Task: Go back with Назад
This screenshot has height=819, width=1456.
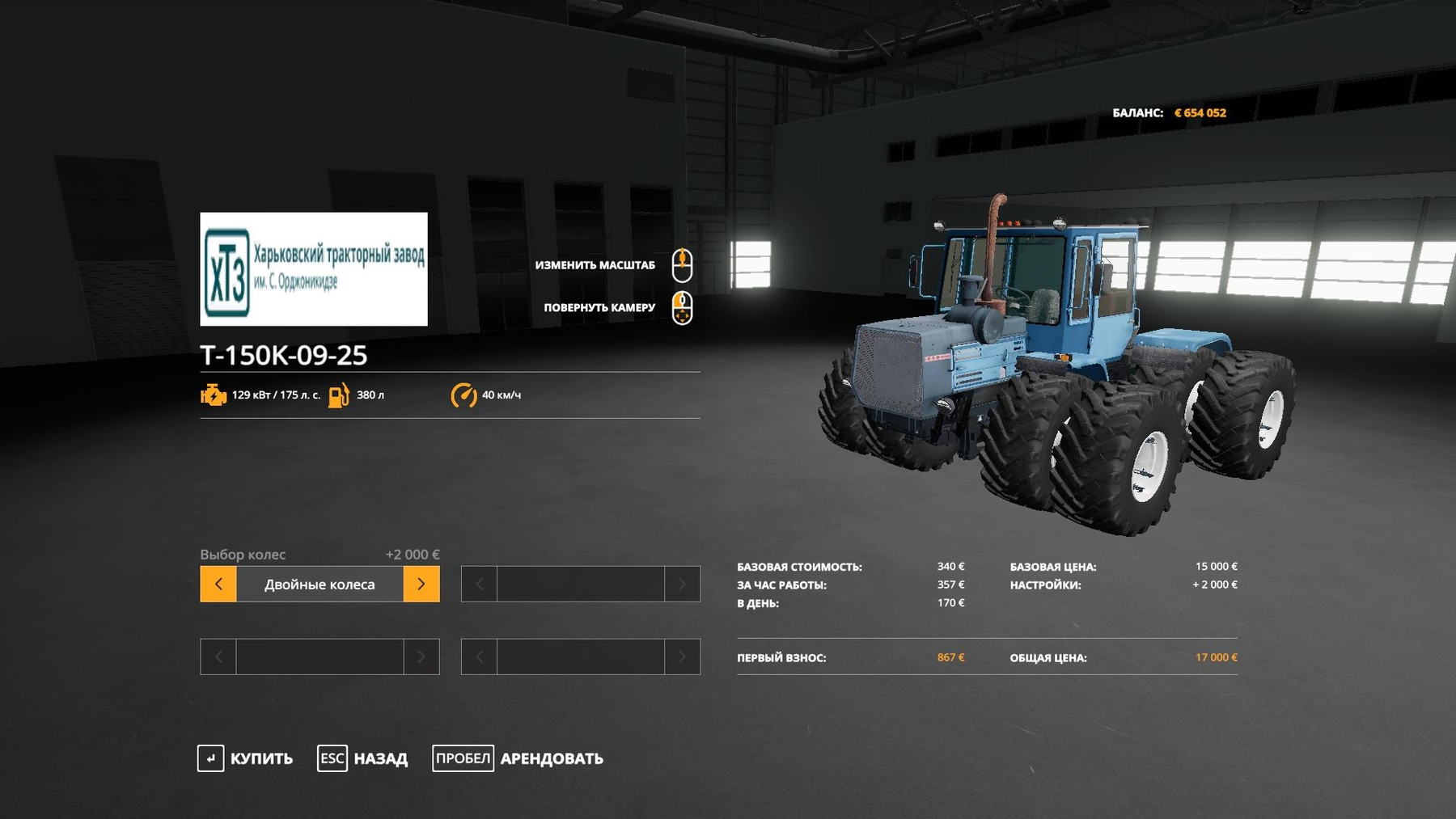Action: click(363, 758)
